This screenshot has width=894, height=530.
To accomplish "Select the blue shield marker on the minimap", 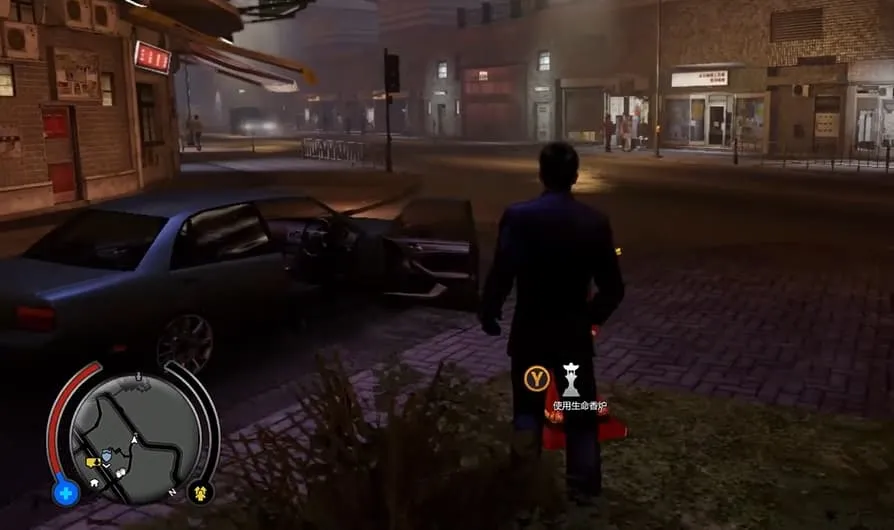I will pos(106,456).
